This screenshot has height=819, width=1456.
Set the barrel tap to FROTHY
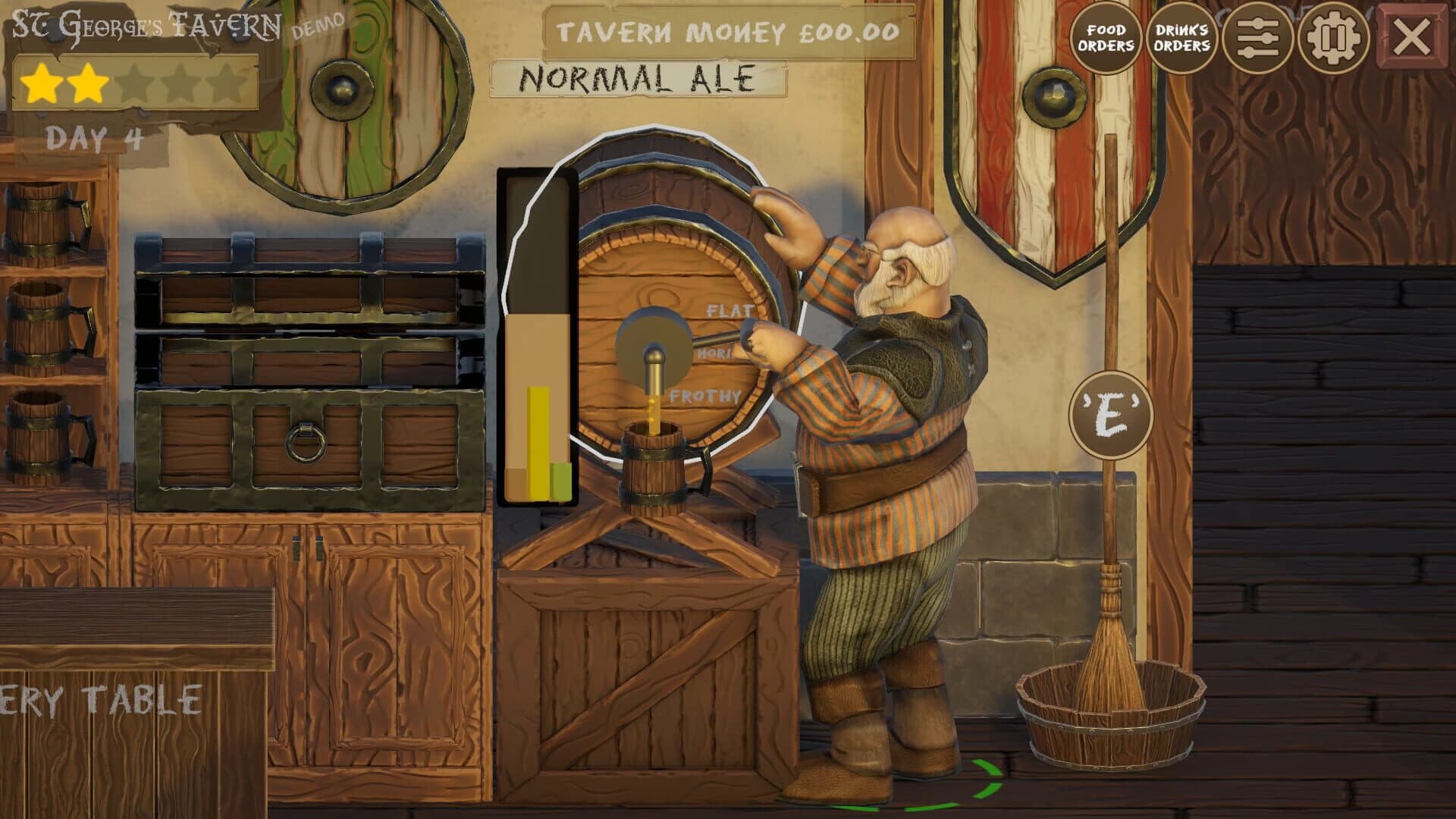point(704,394)
